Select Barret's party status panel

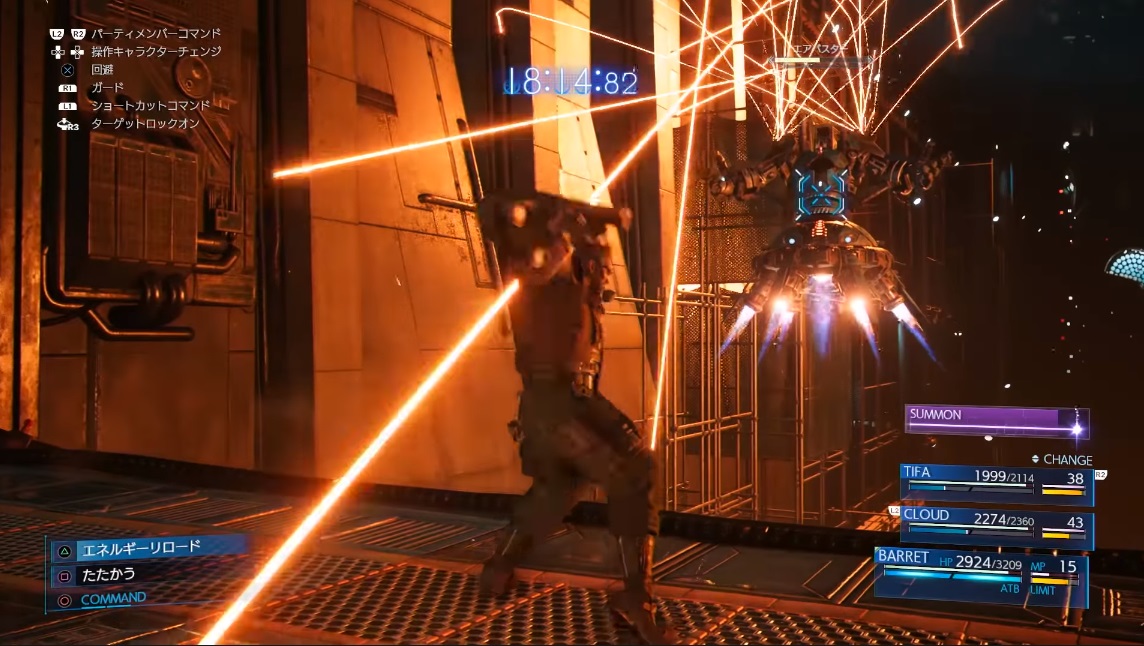coord(980,575)
